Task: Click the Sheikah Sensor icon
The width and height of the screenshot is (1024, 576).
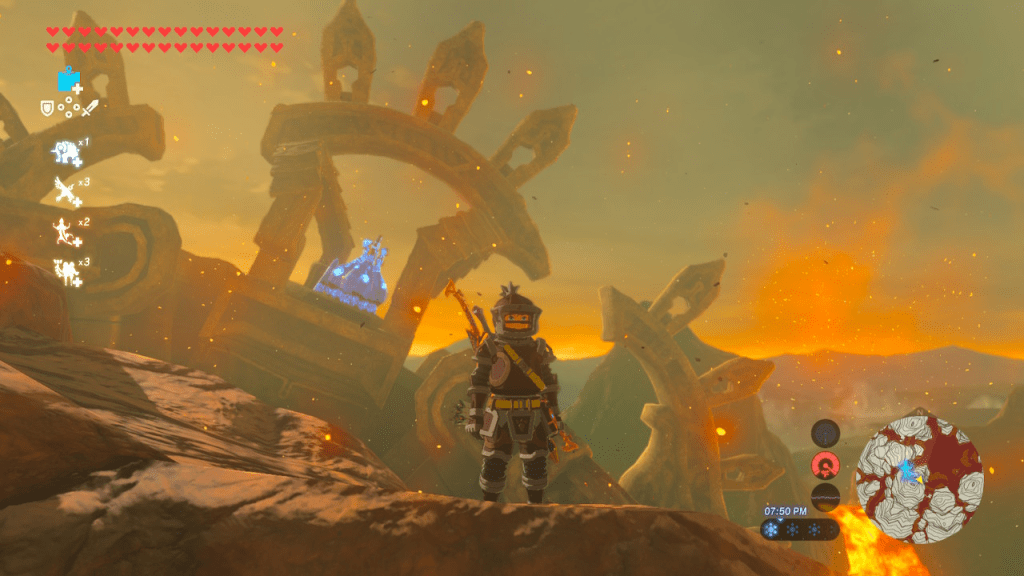Action: pyautogui.click(x=825, y=433)
